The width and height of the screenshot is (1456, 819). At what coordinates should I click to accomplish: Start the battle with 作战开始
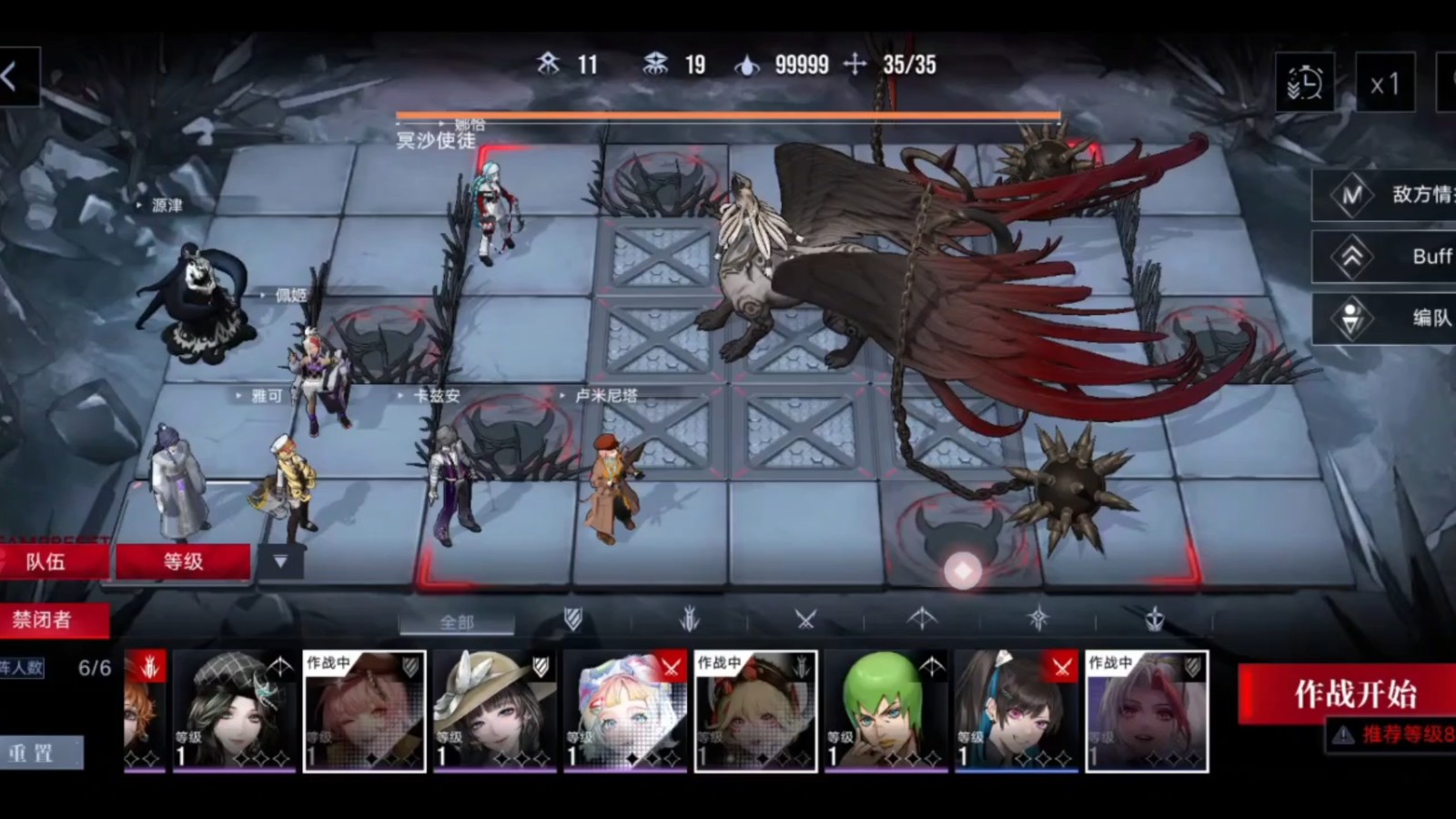click(x=1354, y=694)
